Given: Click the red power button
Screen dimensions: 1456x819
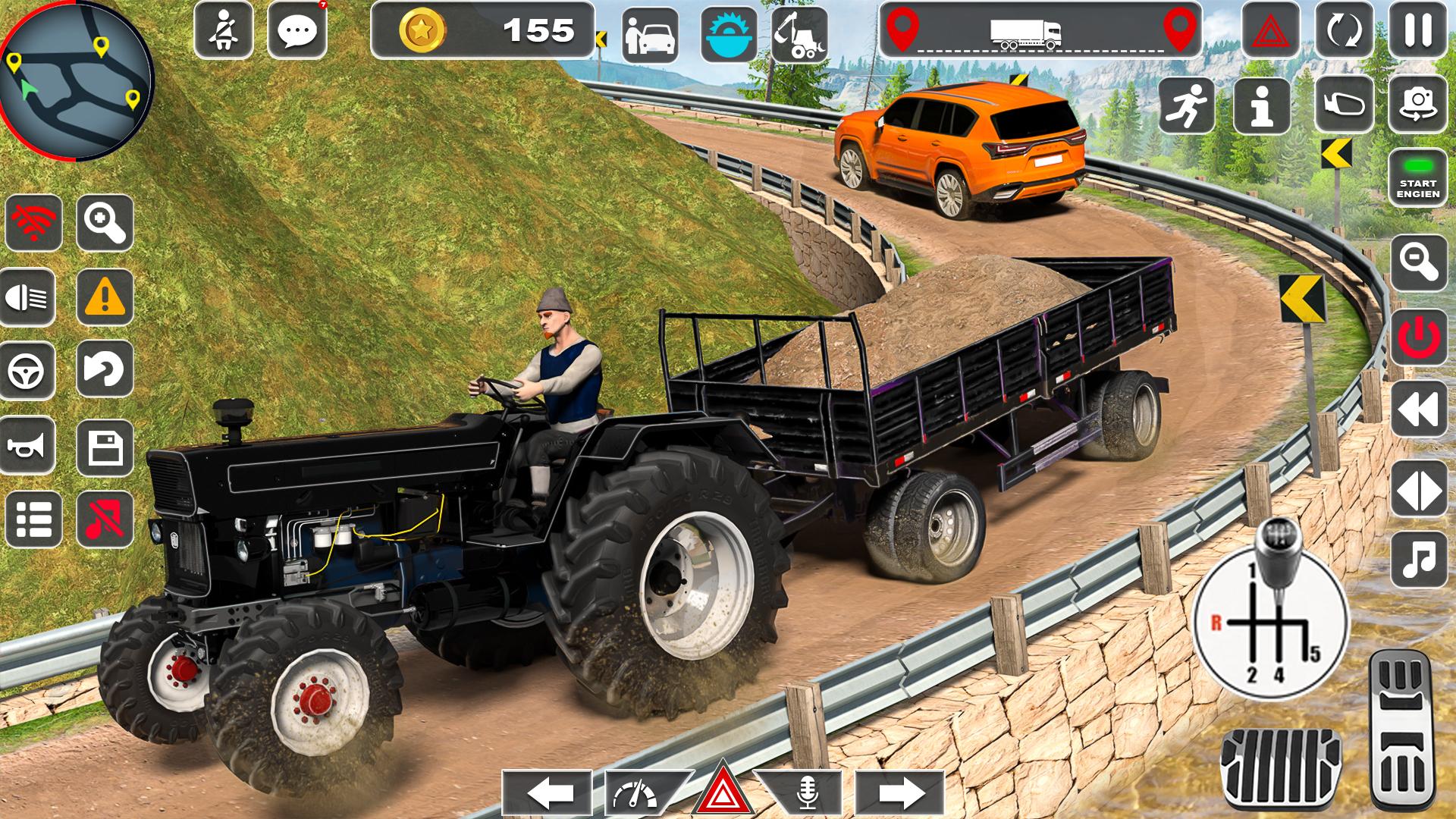Looking at the screenshot, I should (x=1418, y=337).
